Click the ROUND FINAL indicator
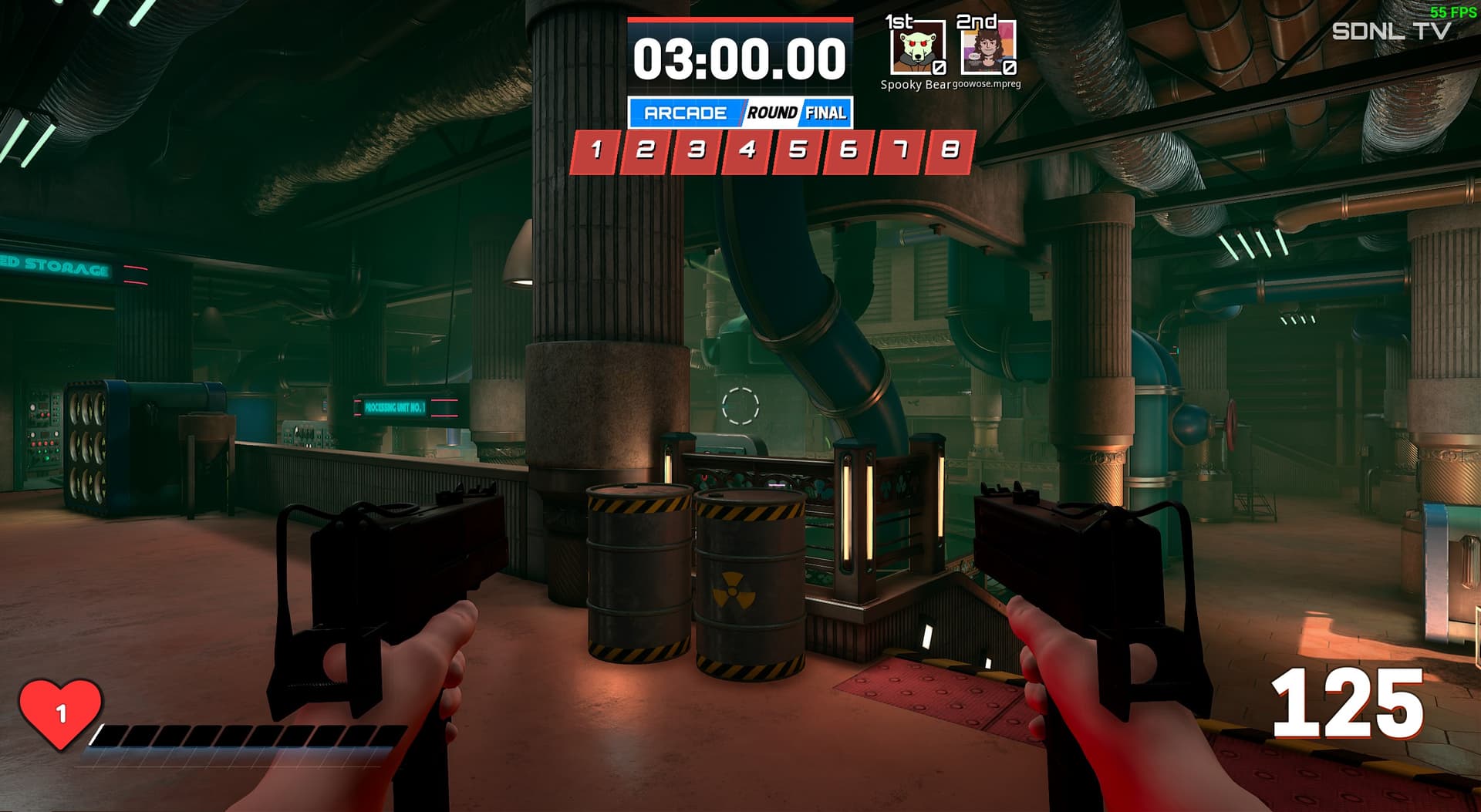 pyautogui.click(x=797, y=113)
